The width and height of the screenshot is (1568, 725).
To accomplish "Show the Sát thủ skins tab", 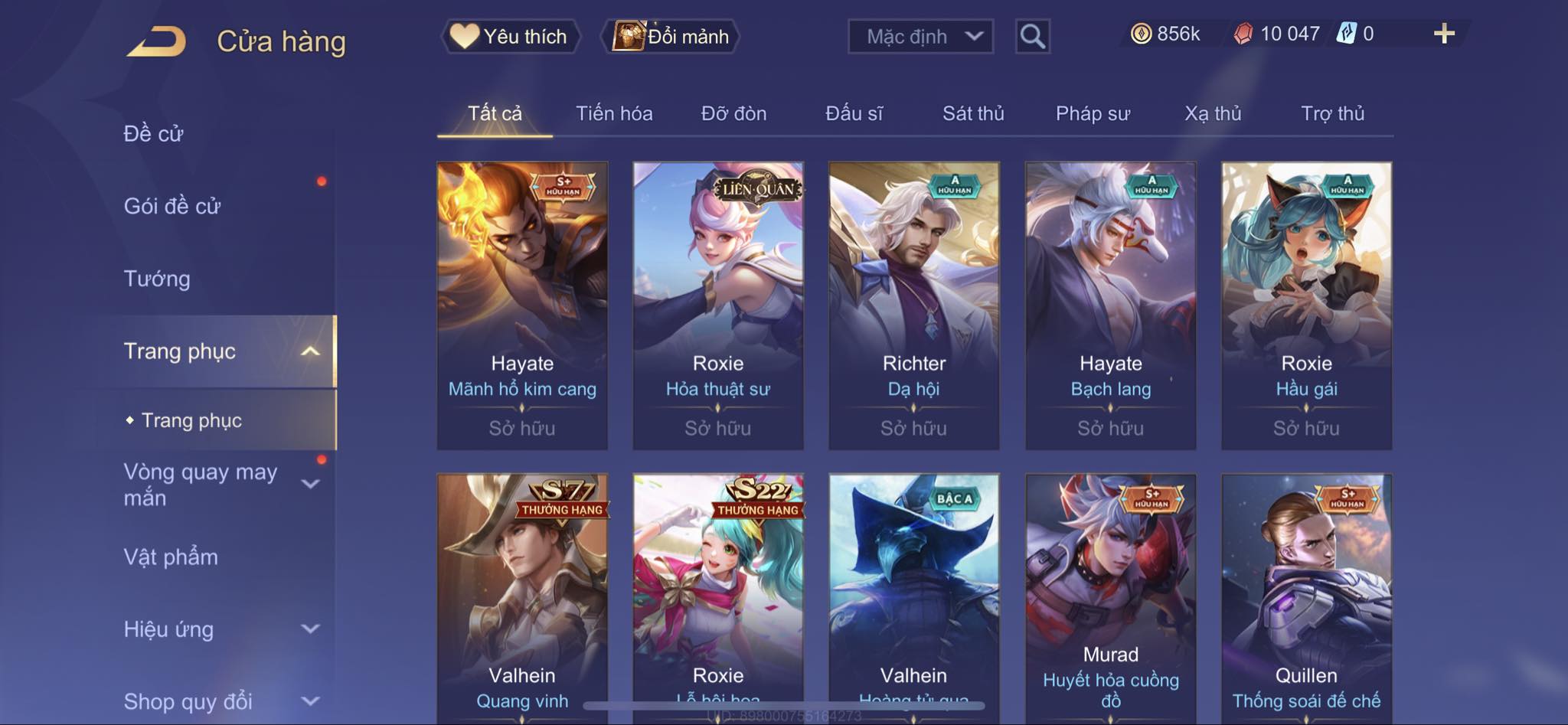I will point(973,113).
